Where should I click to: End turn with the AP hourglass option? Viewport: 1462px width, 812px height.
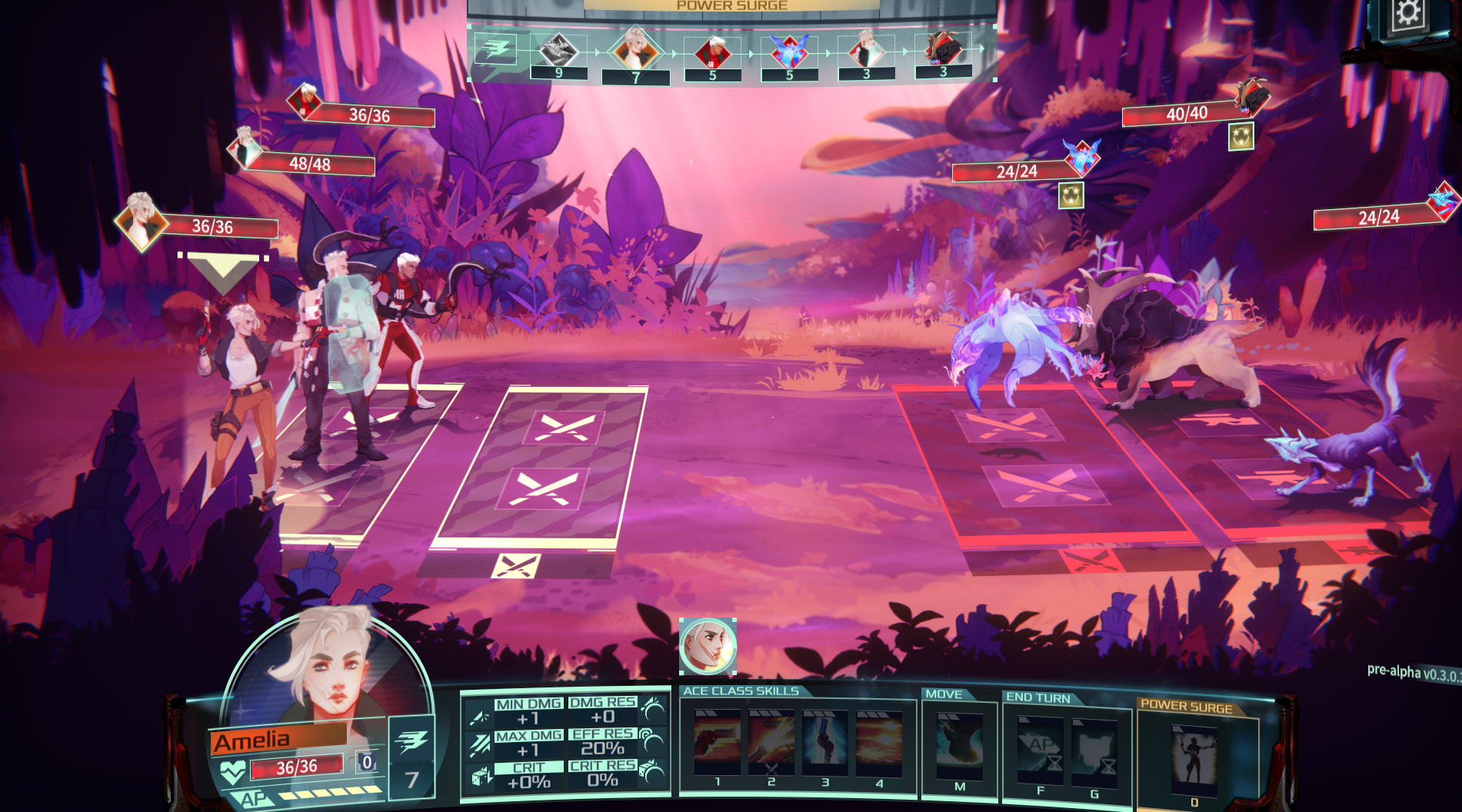(x=1040, y=749)
